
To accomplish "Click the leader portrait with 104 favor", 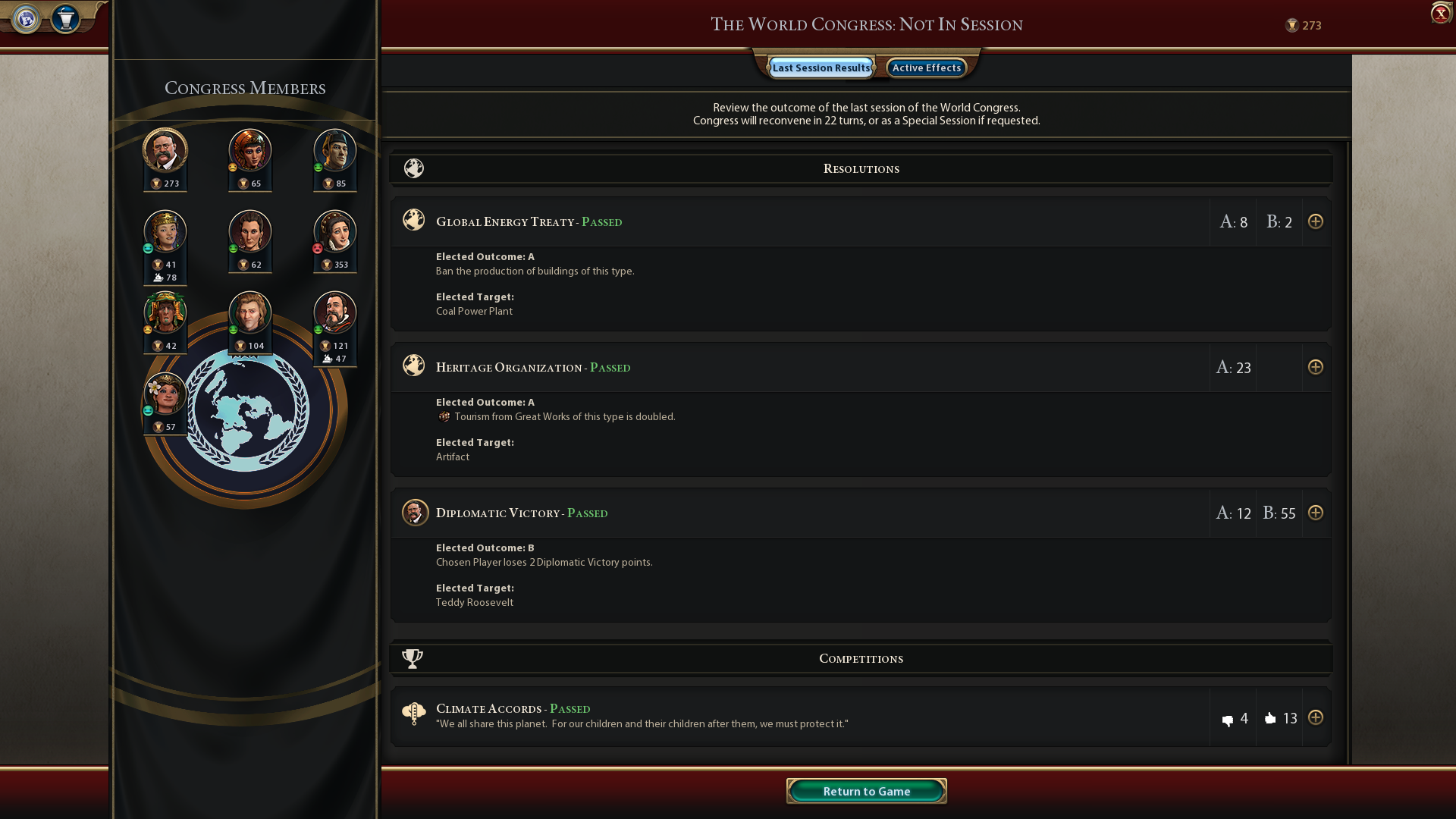I will click(250, 312).
